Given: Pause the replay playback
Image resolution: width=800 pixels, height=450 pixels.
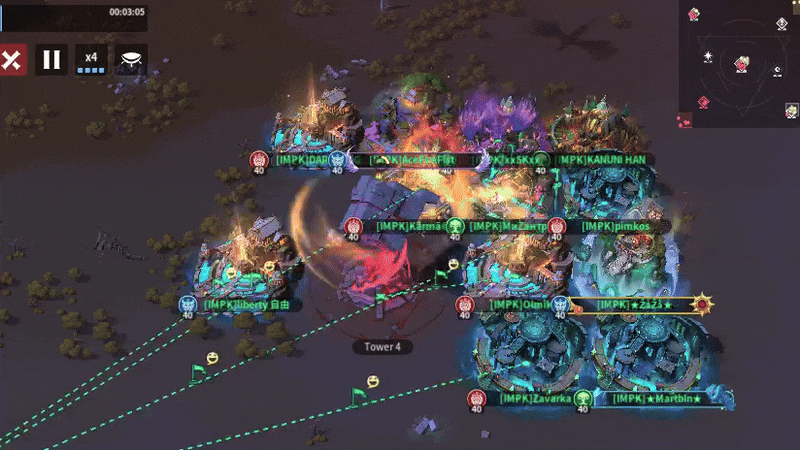Looking at the screenshot, I should [x=52, y=60].
